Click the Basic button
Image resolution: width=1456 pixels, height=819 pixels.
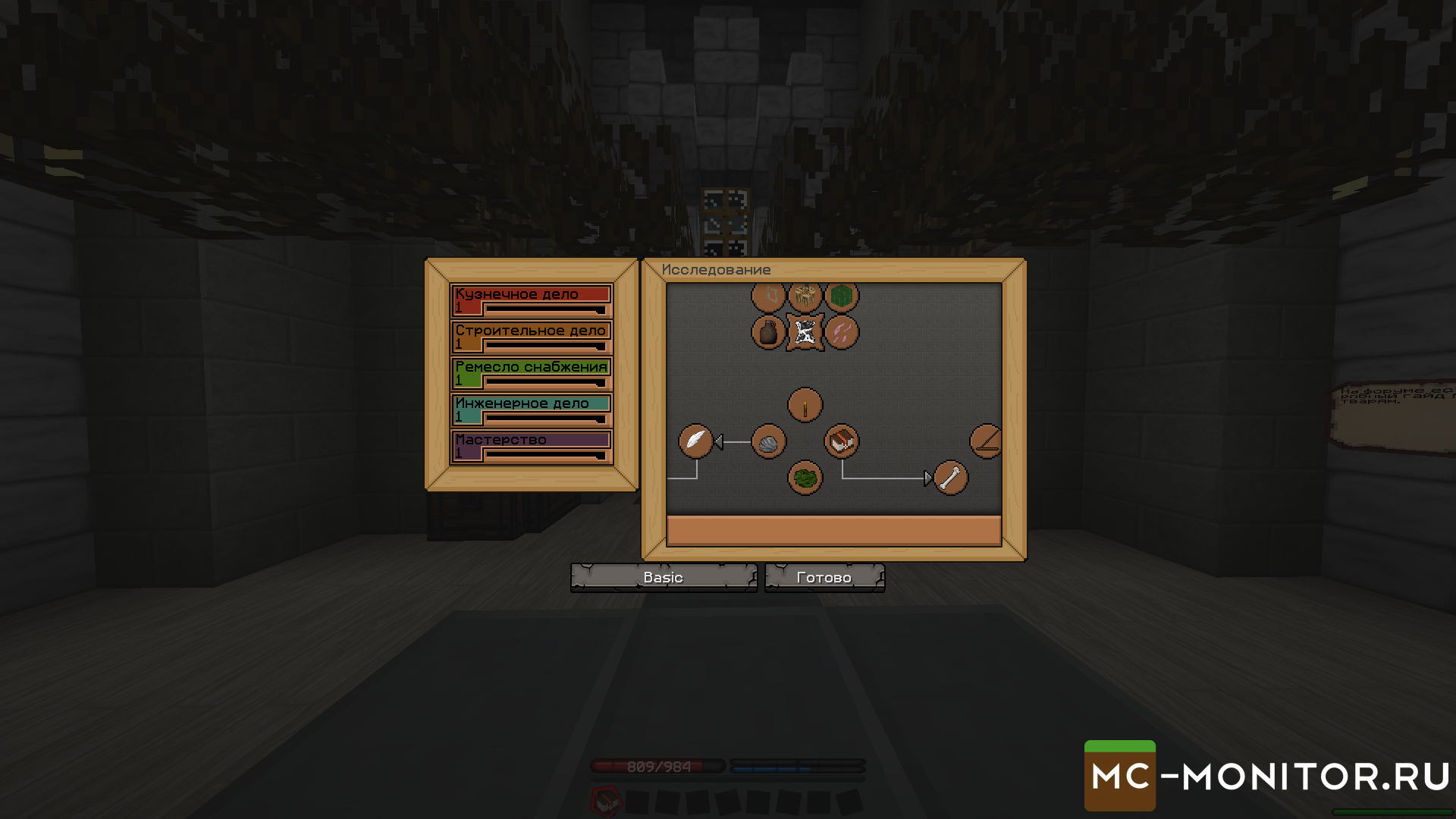click(664, 578)
